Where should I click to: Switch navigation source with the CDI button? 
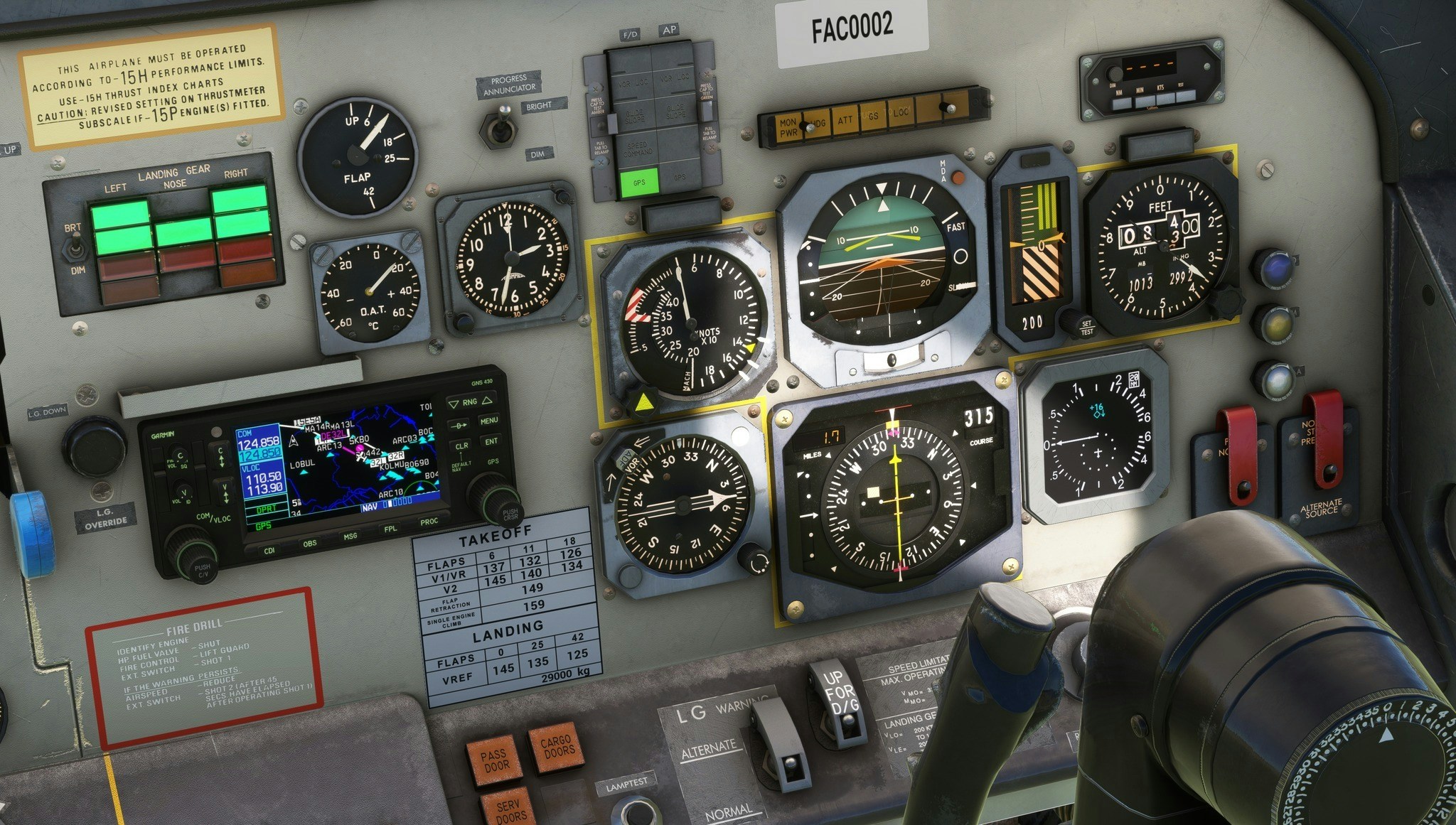click(269, 551)
